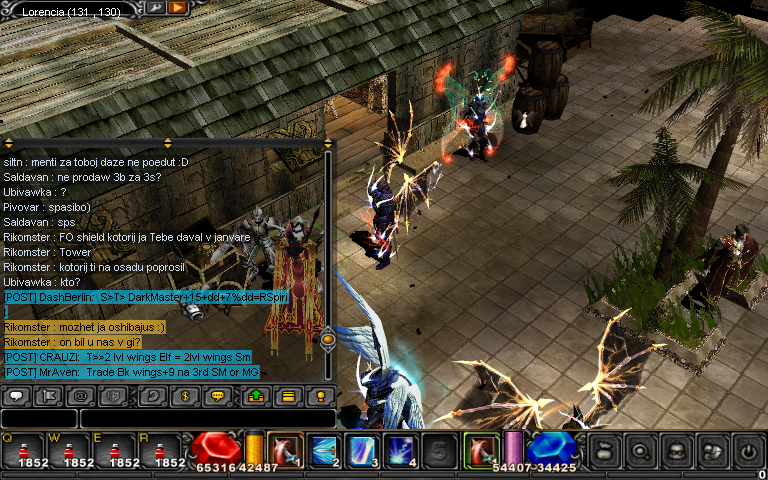
Task: Click the magnifier button in the bottom bar
Action: pyautogui.click(x=640, y=451)
